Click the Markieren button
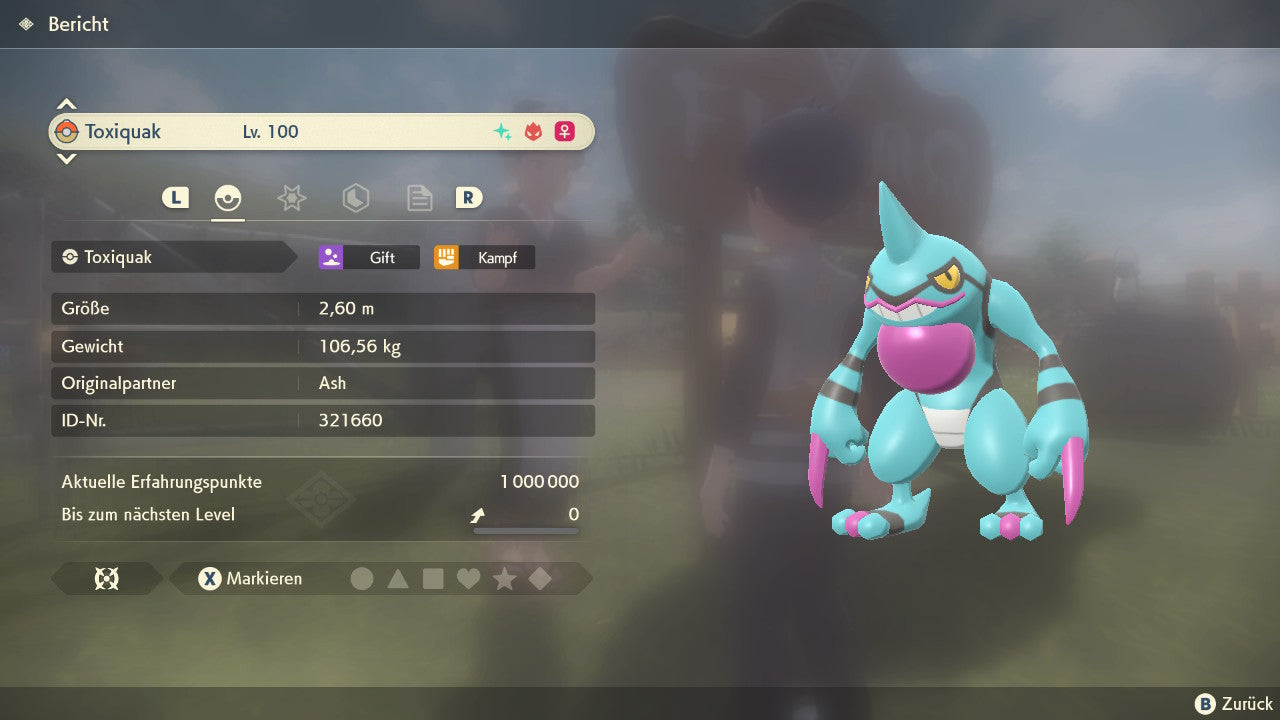Screen dimensions: 1280x720 [251, 579]
